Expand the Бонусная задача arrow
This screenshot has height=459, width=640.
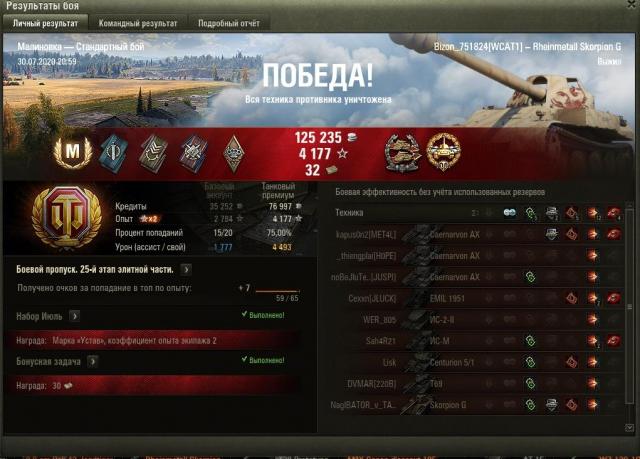coord(92,361)
